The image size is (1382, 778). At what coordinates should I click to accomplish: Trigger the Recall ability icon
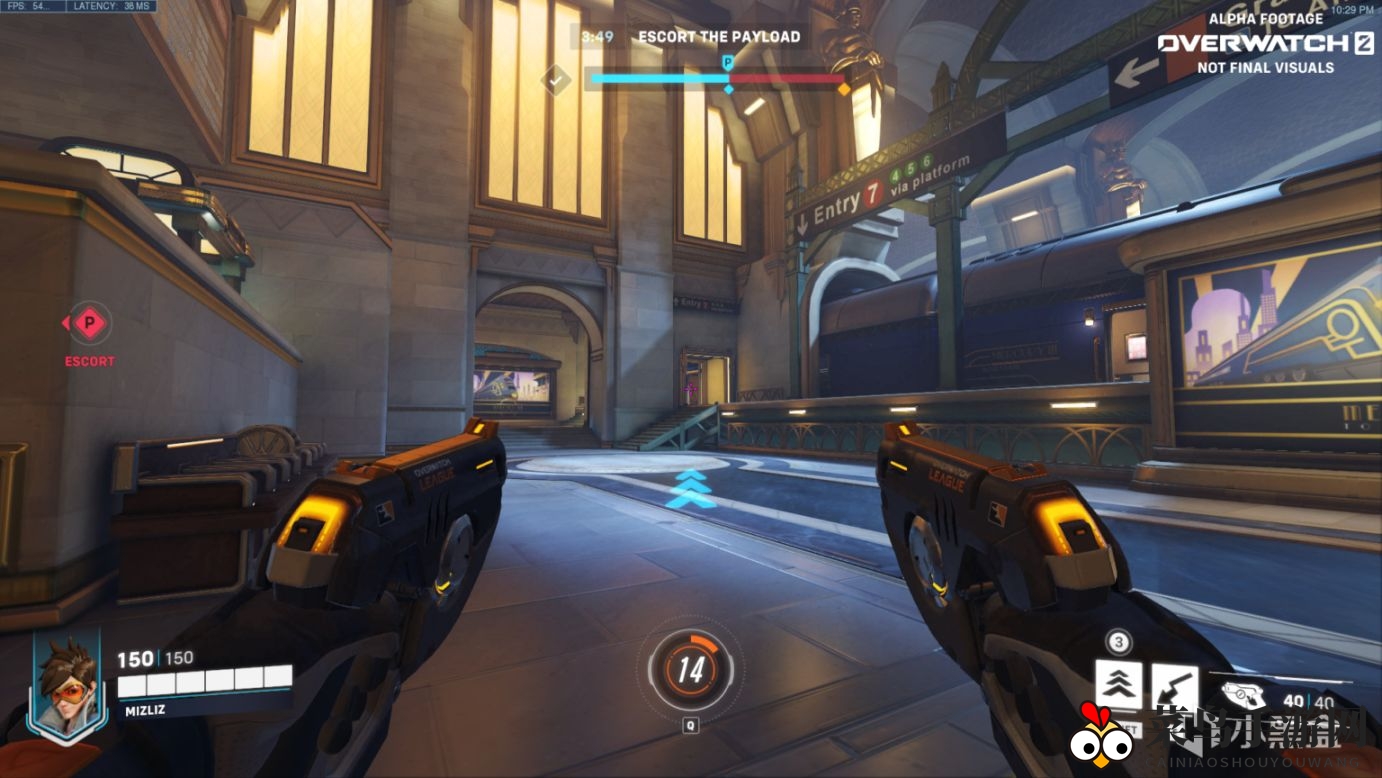pos(1174,687)
